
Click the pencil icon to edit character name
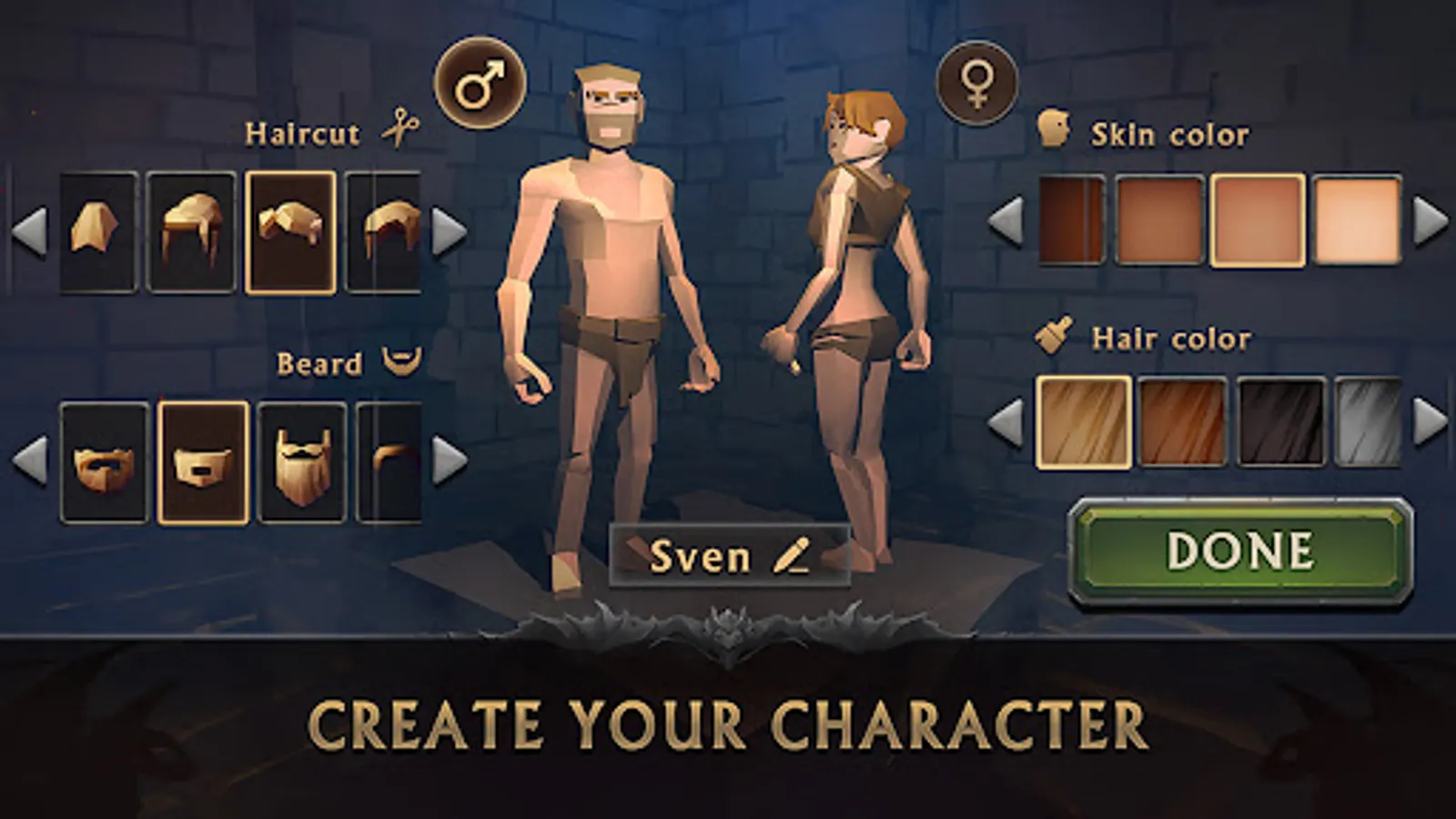(x=788, y=554)
